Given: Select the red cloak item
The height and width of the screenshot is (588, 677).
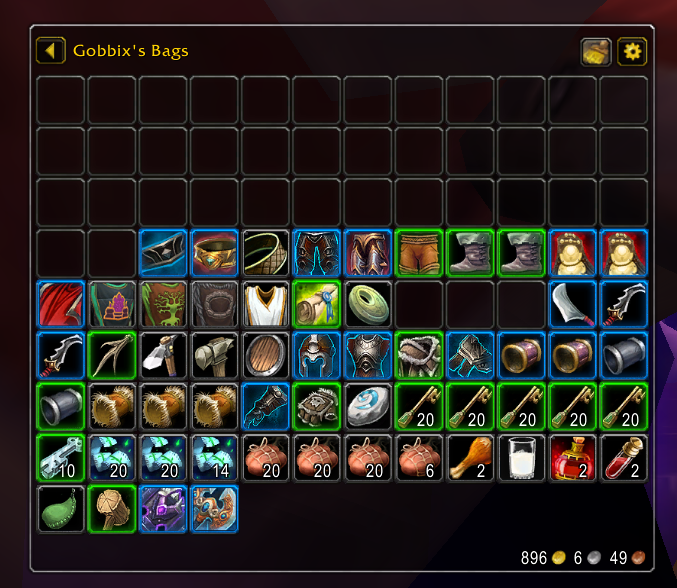Looking at the screenshot, I should (x=61, y=304).
